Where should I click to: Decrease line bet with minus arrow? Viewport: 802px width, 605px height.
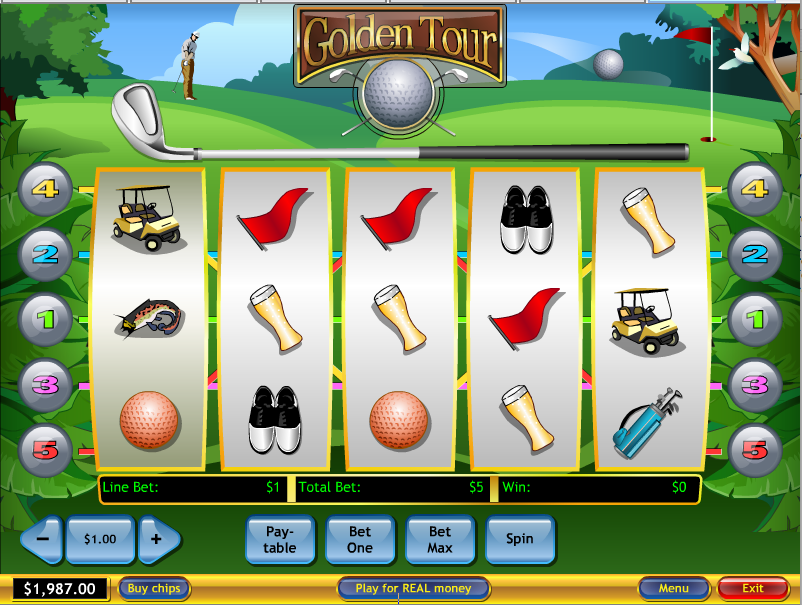point(42,539)
